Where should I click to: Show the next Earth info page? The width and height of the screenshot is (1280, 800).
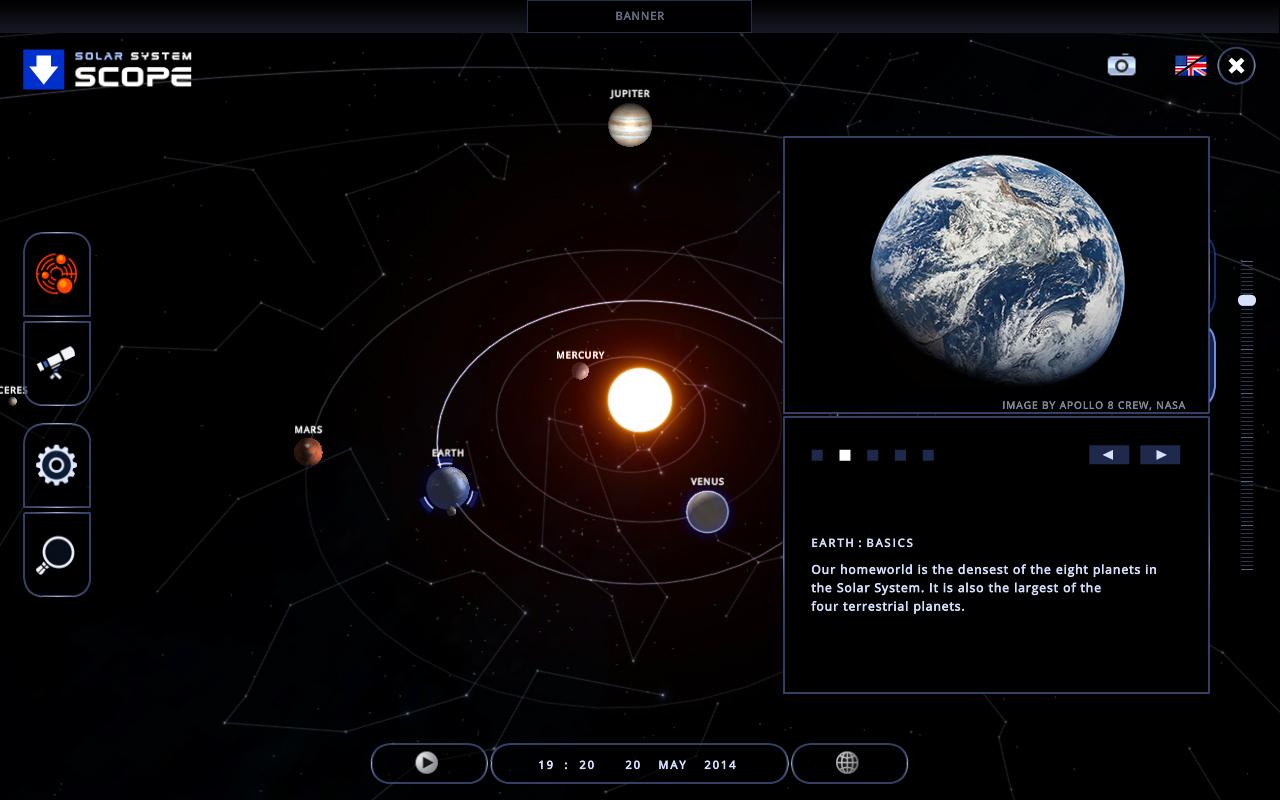tap(1160, 455)
